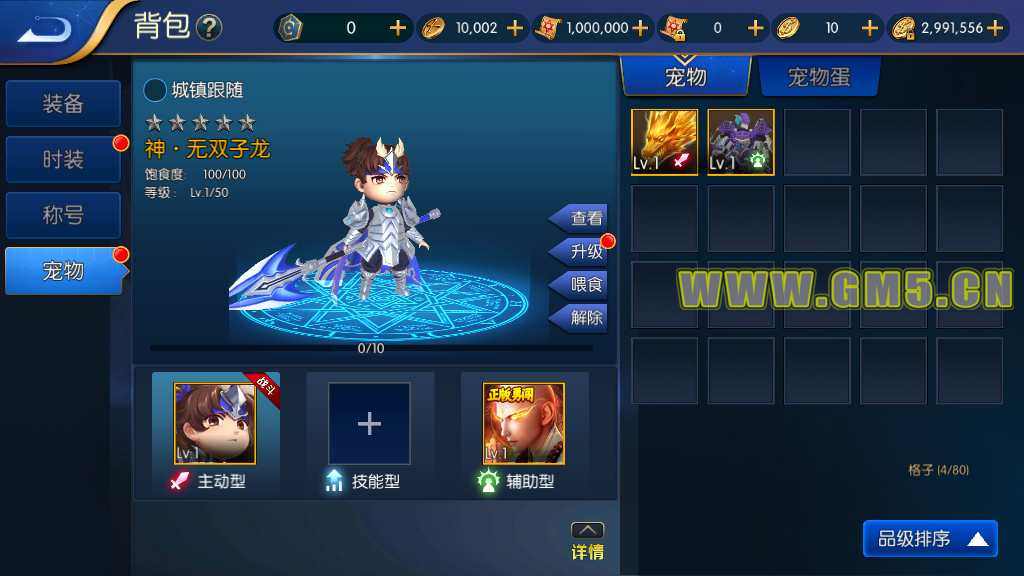Open the 时装 fashion tab

(x=63, y=160)
